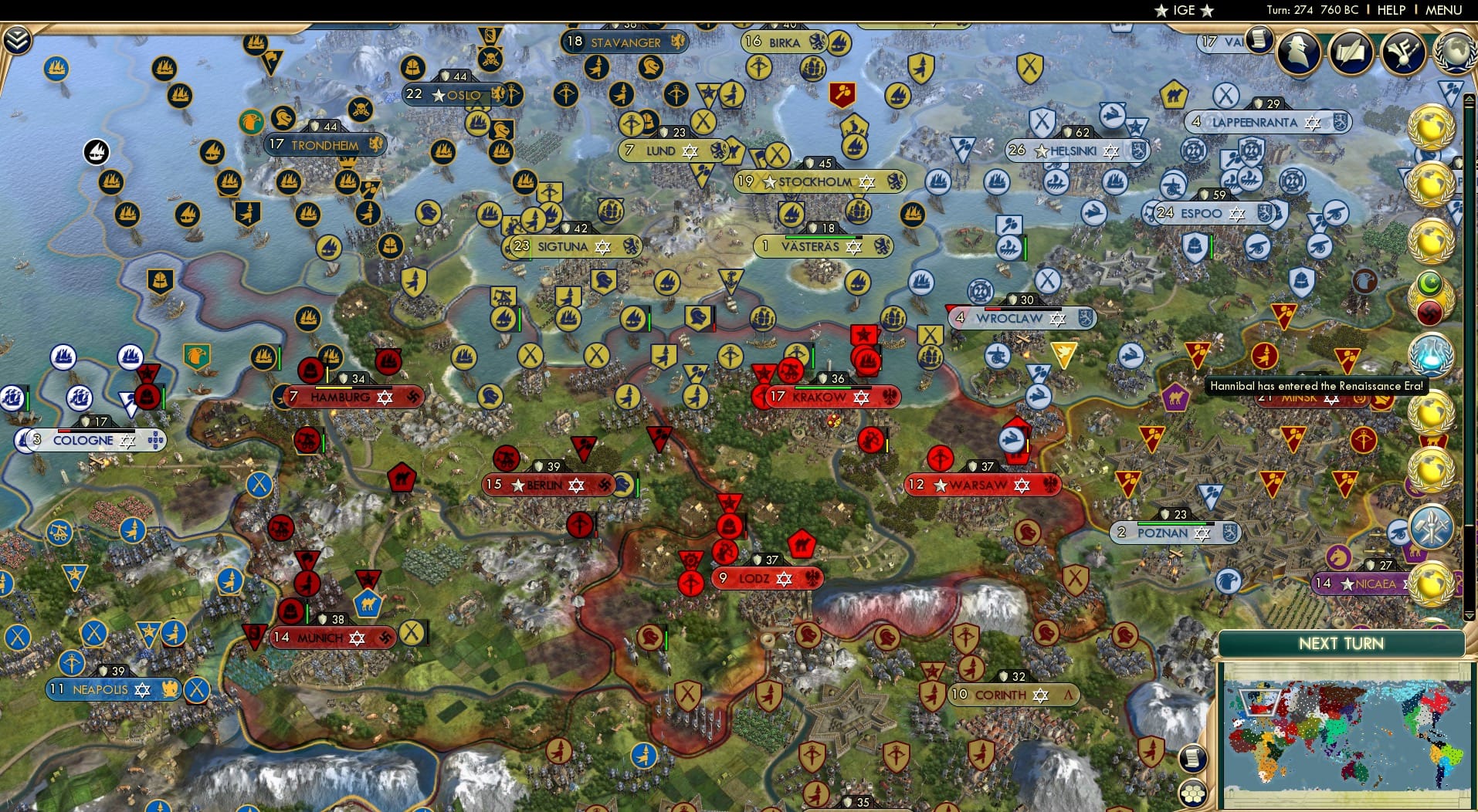Open the MENU
The height and width of the screenshot is (812, 1478).
click(1443, 10)
